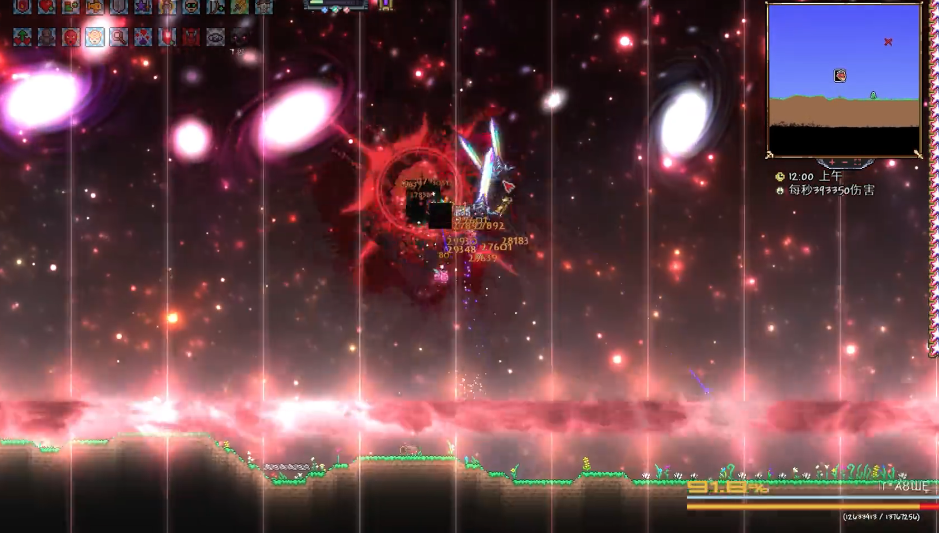Click the red heart buff icon
Viewport: 939px width, 533px height.
[47, 7]
